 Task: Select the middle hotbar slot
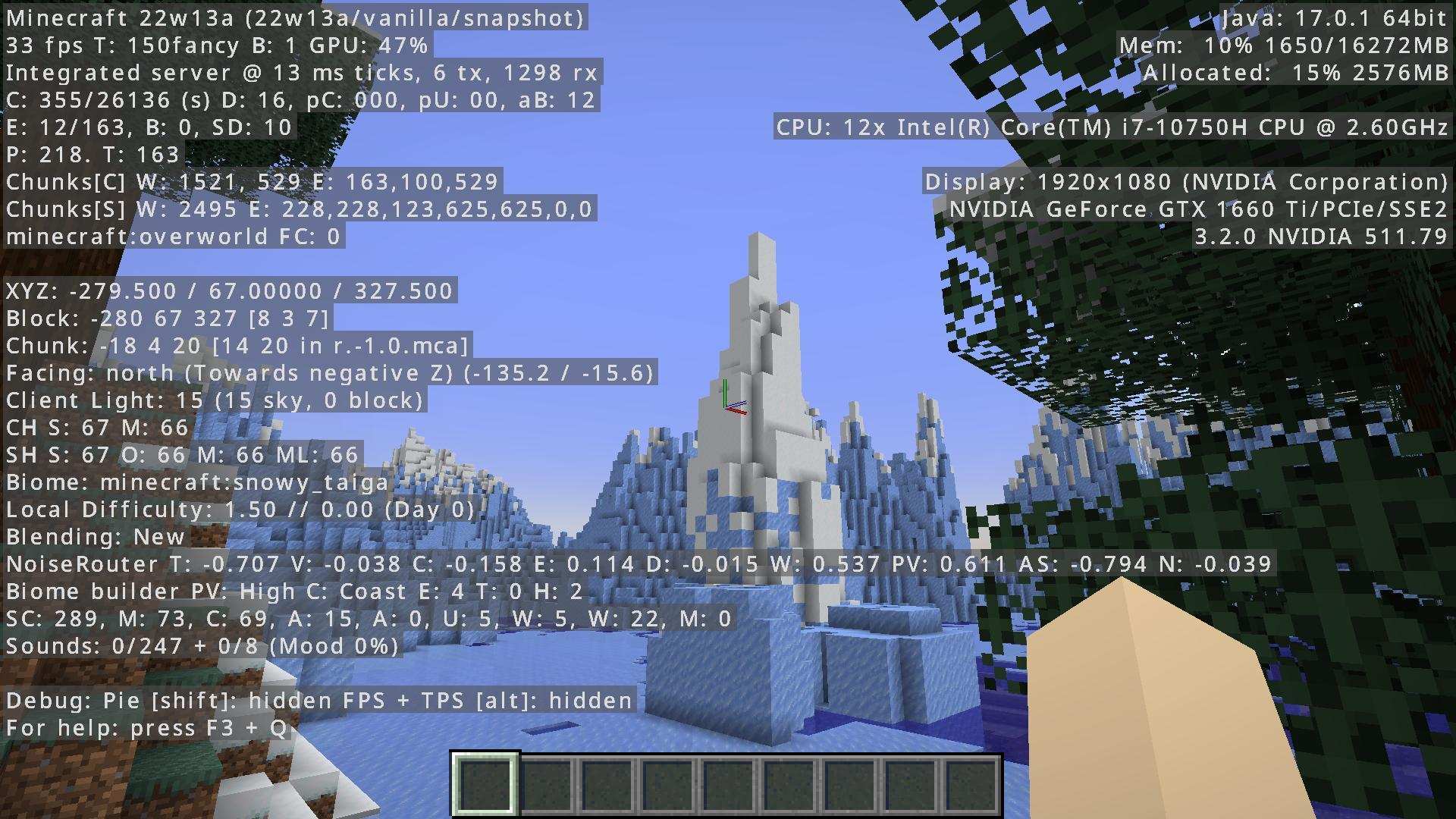(x=728, y=786)
